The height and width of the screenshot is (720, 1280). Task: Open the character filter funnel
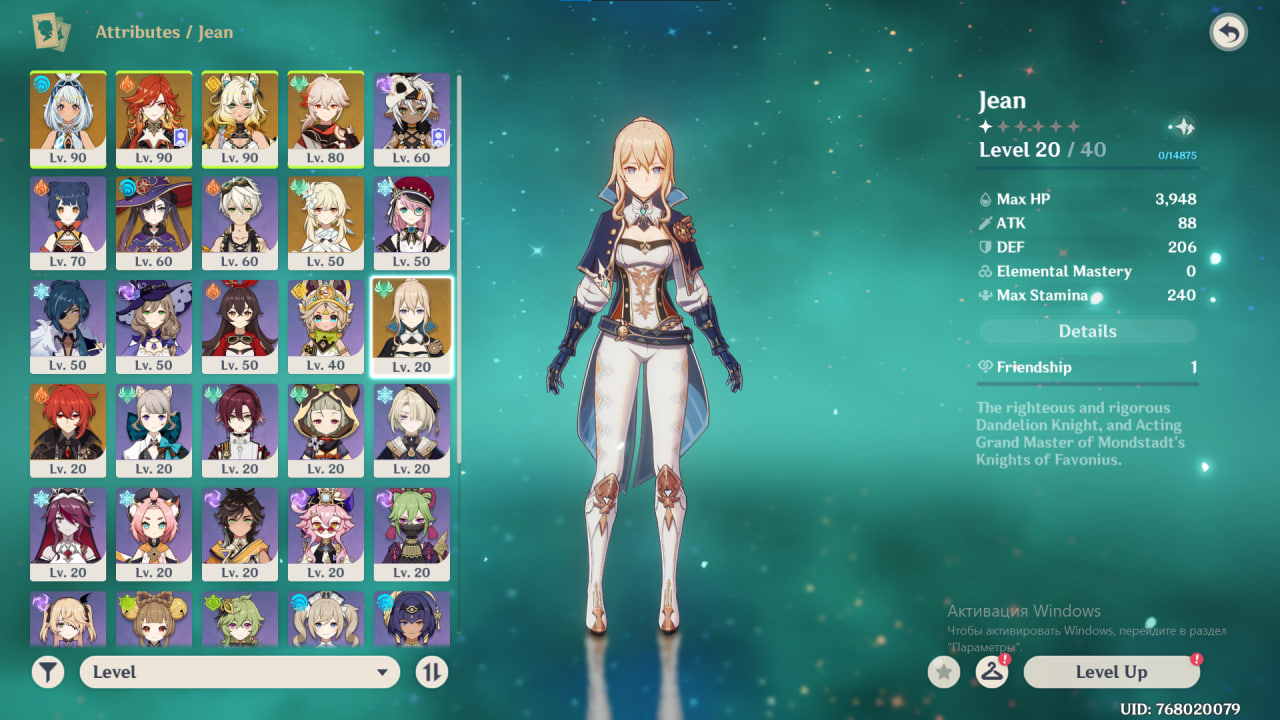pos(47,672)
